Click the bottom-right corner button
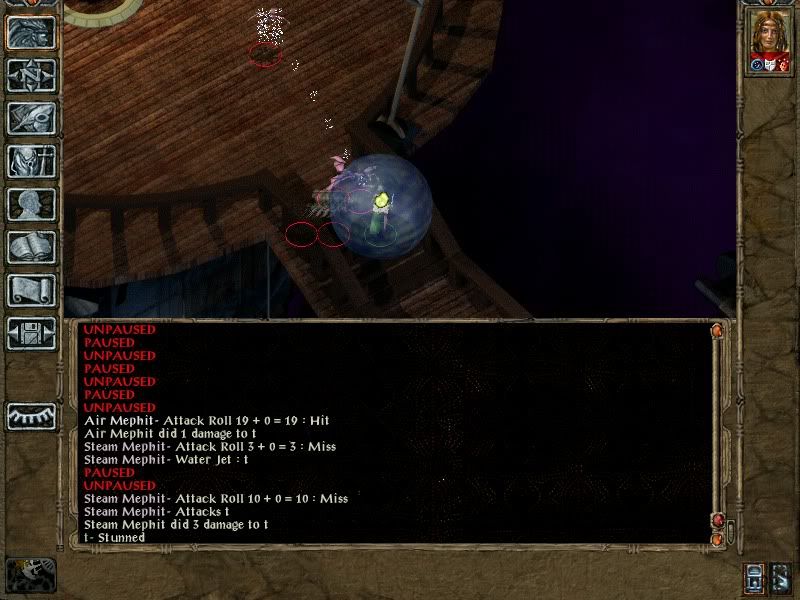This screenshot has width=800, height=600. 781,578
